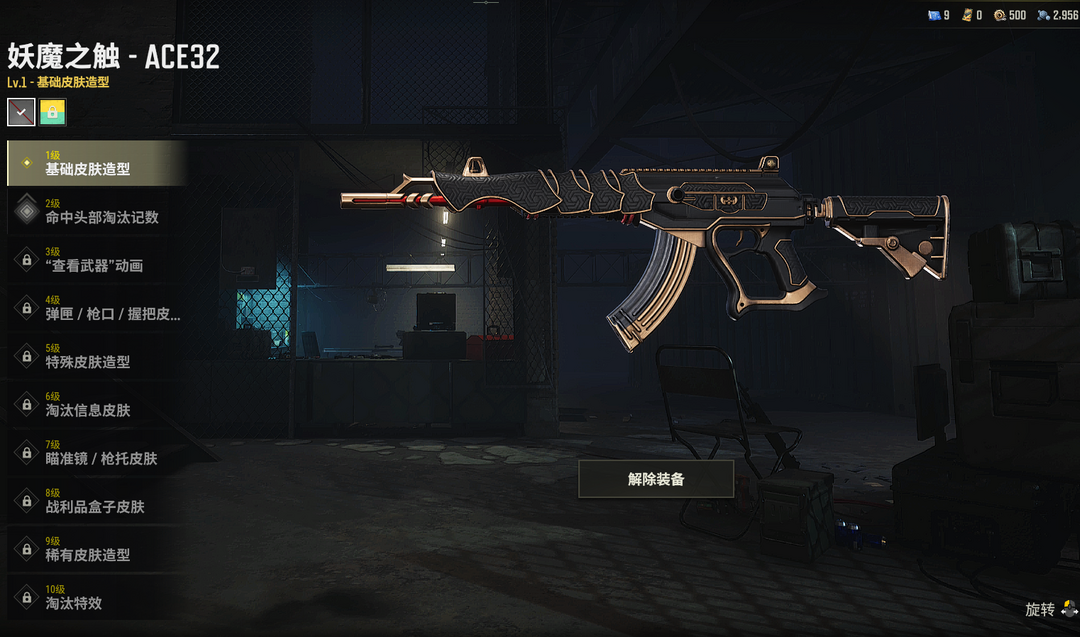Click the 解除装备 unequip button

(x=656, y=479)
